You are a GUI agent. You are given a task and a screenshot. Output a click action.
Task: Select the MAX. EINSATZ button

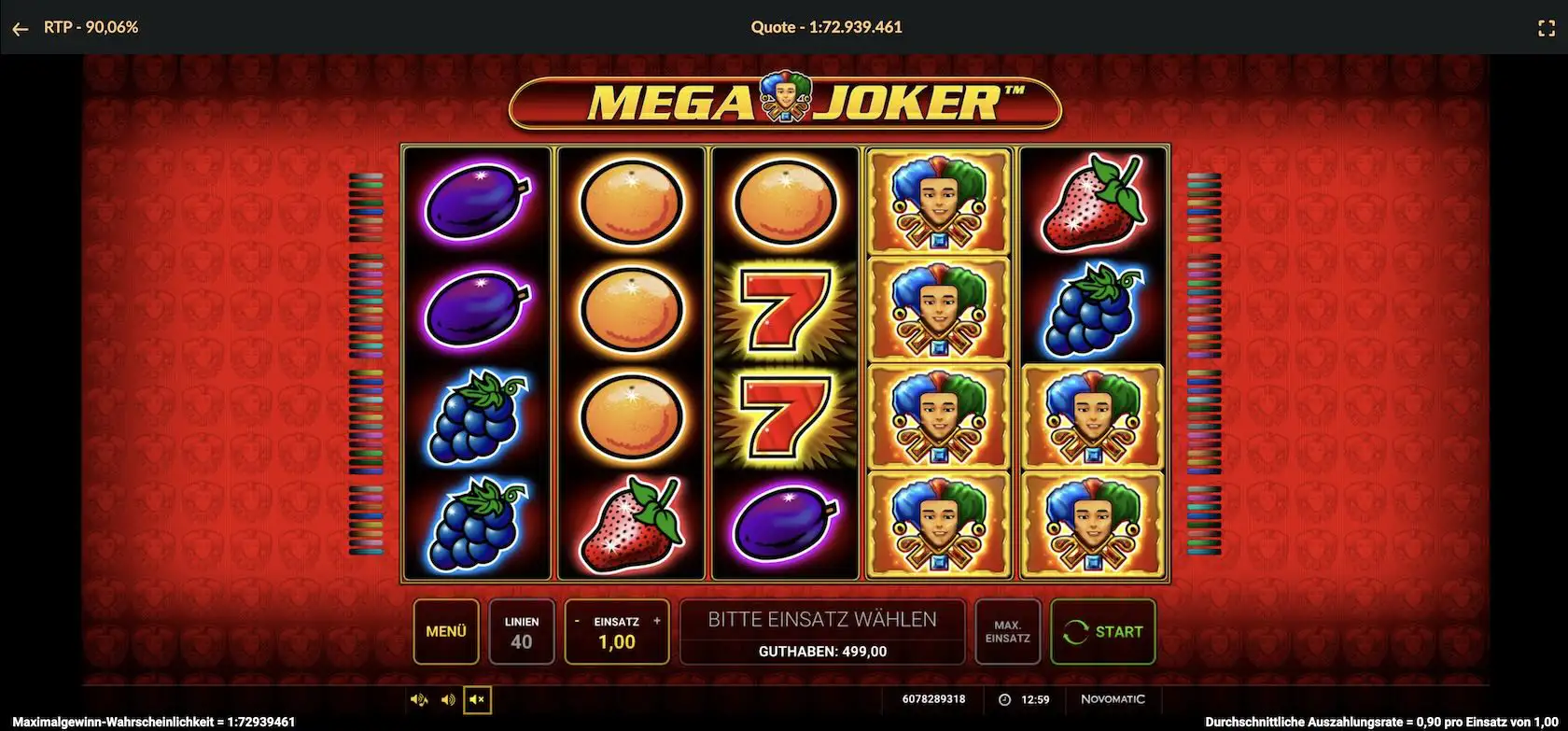coord(1007,632)
